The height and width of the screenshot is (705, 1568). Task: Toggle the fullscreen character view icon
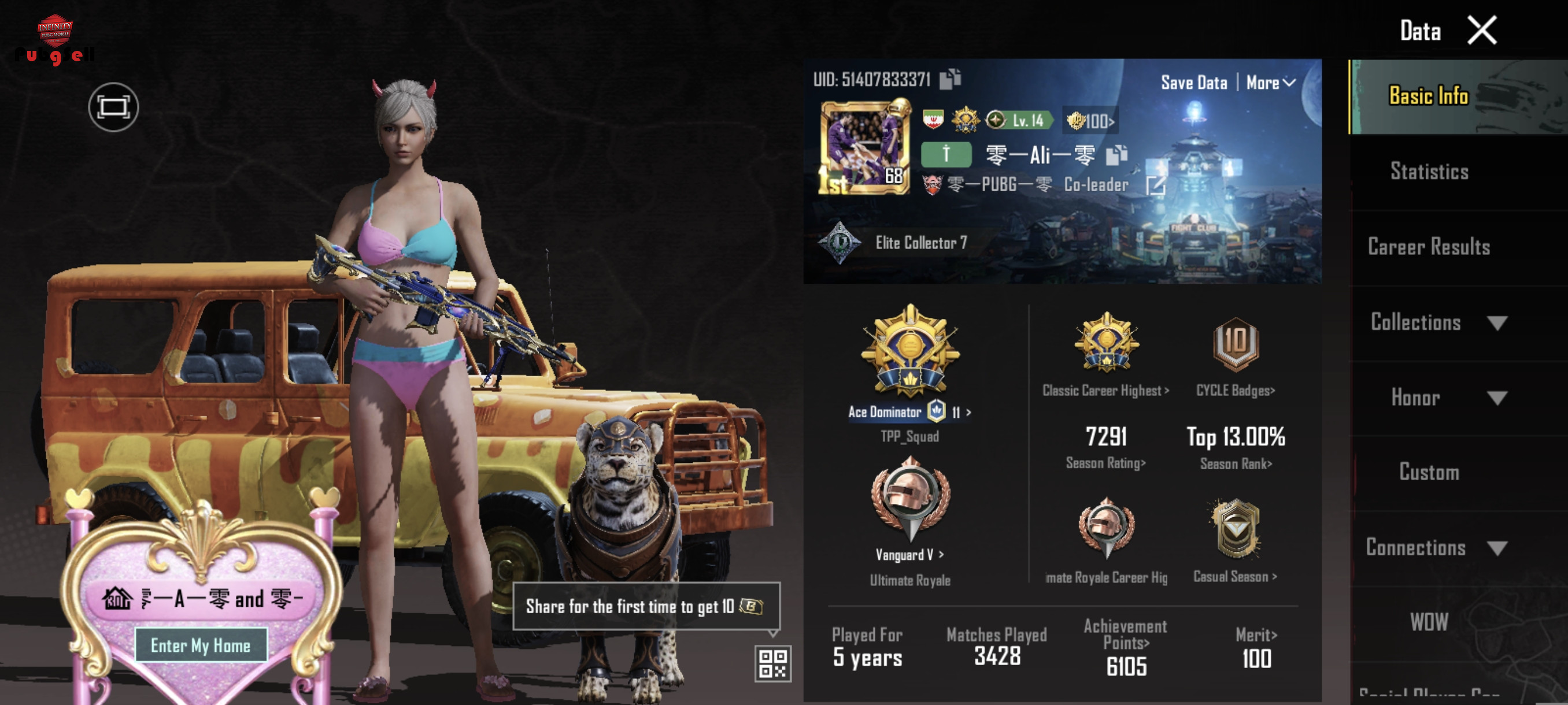point(113,107)
